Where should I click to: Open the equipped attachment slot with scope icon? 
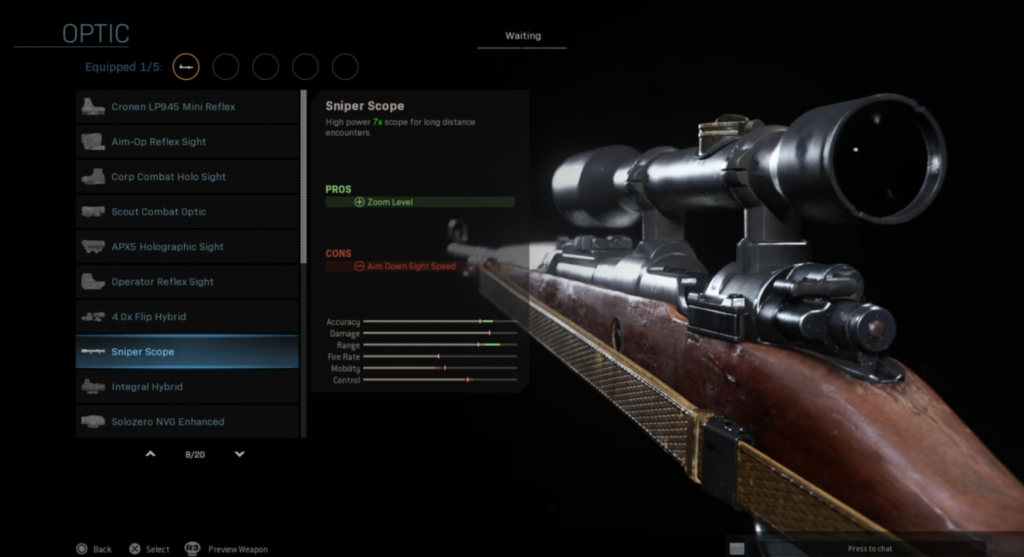point(186,67)
